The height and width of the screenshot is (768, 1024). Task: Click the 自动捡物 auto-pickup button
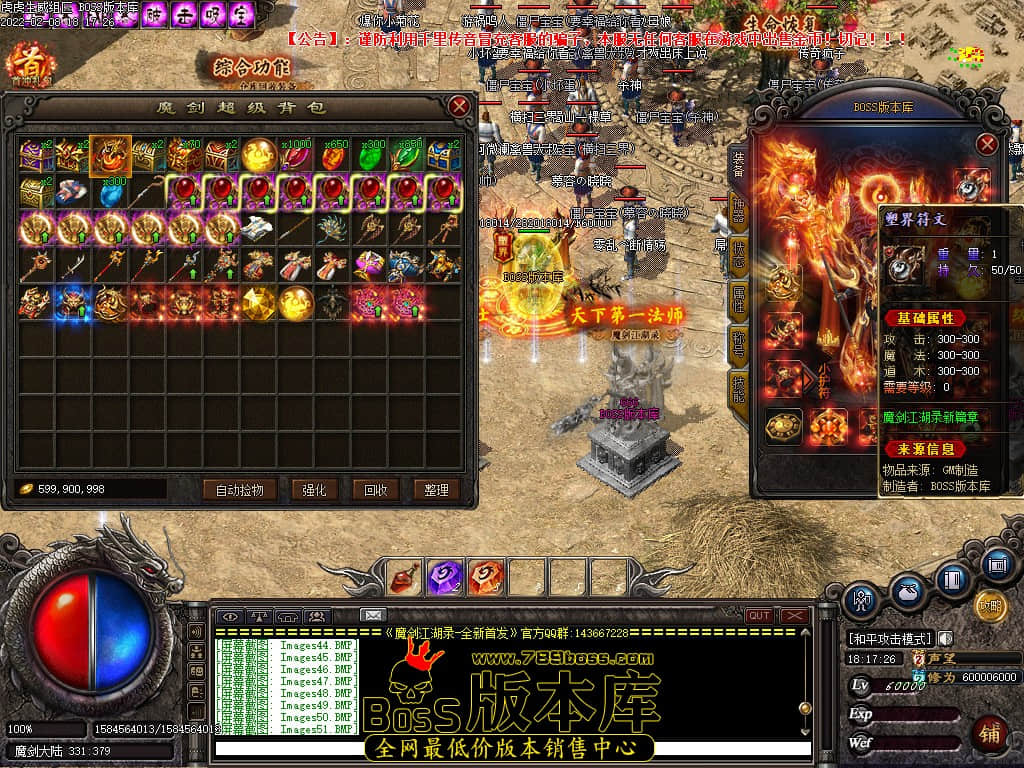239,490
